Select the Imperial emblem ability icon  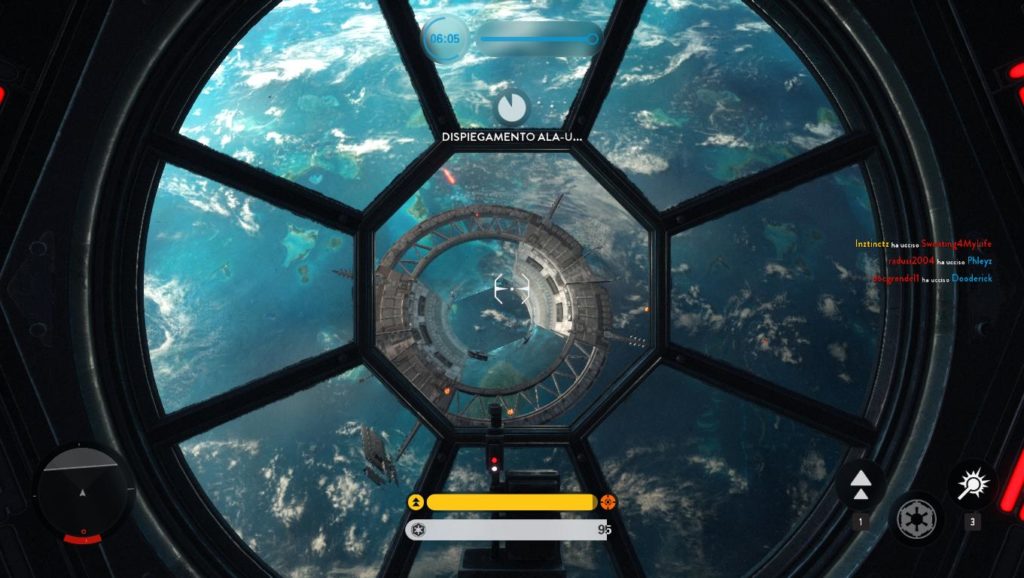[x=915, y=518]
